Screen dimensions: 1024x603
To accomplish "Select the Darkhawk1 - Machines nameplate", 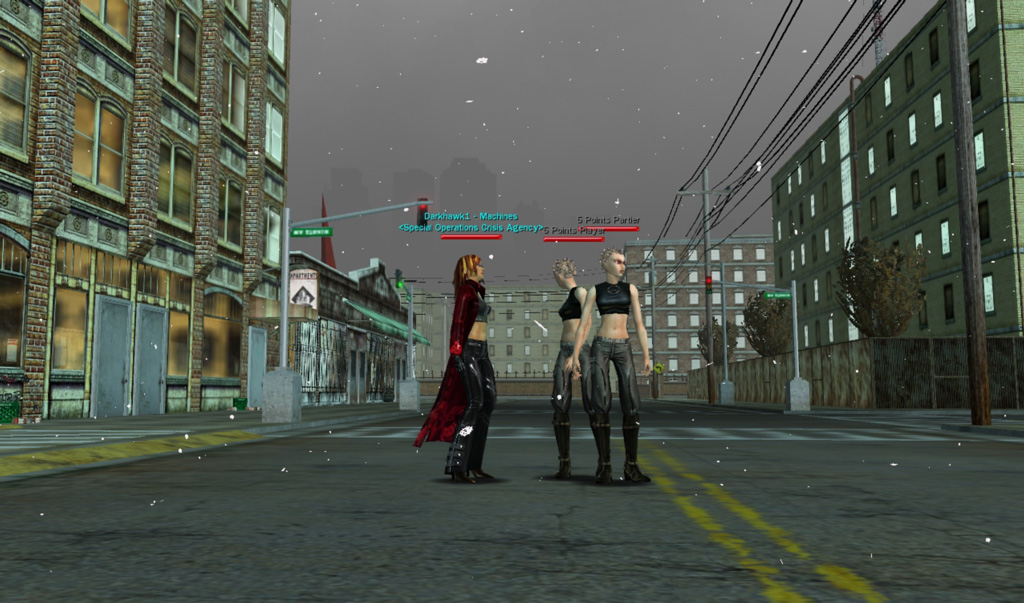I will pyautogui.click(x=470, y=216).
